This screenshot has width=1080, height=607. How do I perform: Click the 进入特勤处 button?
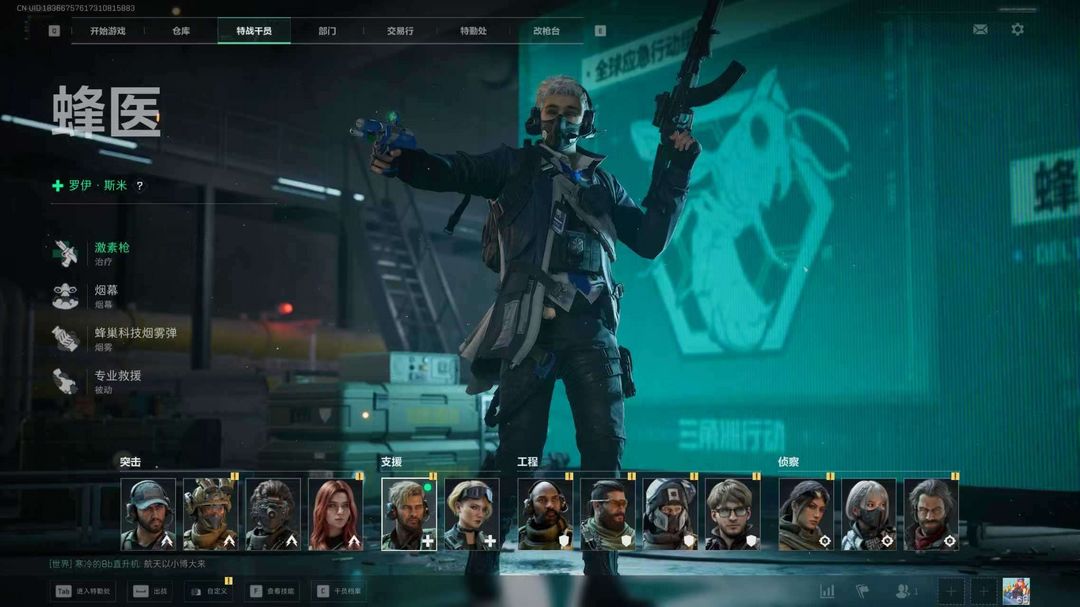tap(83, 591)
